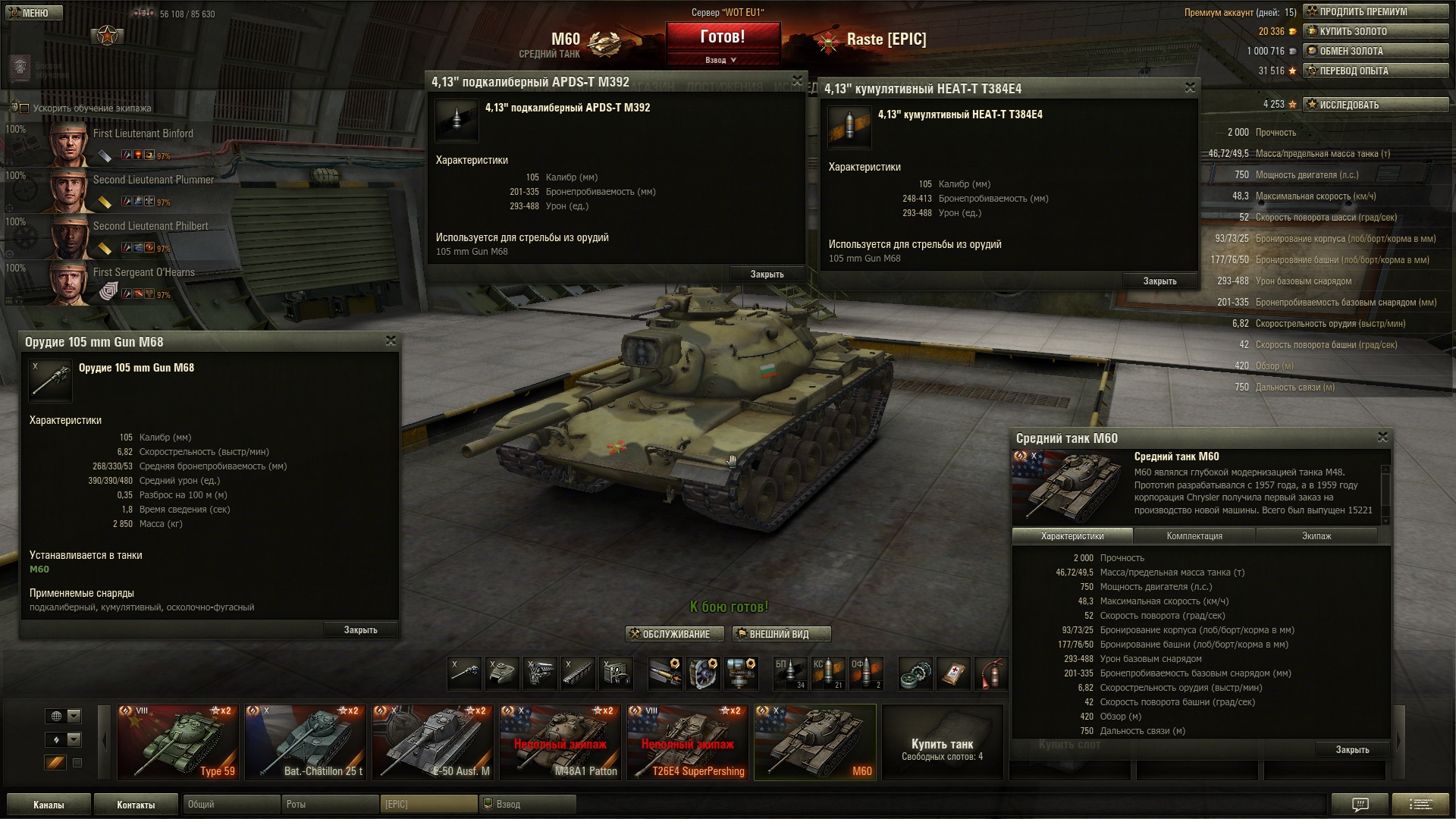Go to research via Исследовать button
This screenshot has height=819, width=1456.
(x=1375, y=105)
